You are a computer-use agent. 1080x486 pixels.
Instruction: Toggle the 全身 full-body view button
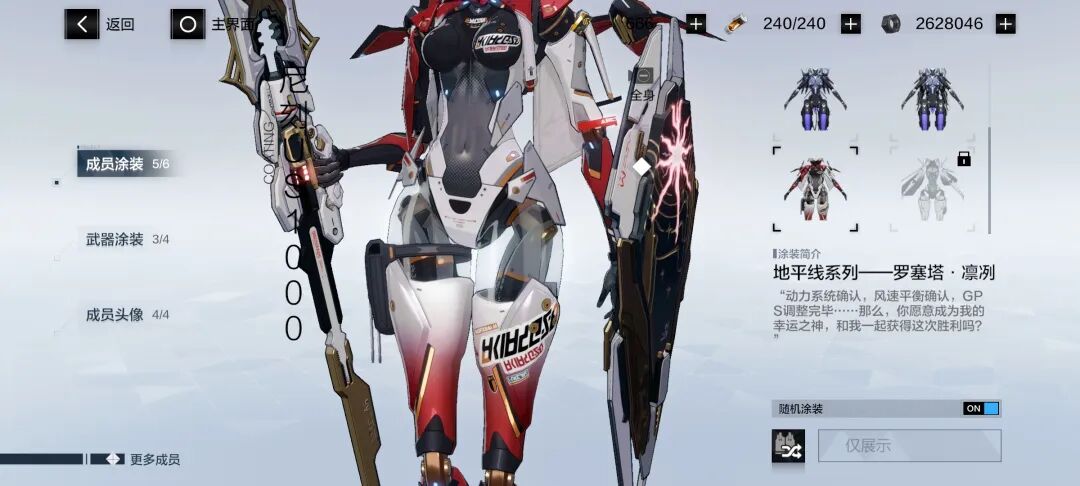[x=641, y=84]
